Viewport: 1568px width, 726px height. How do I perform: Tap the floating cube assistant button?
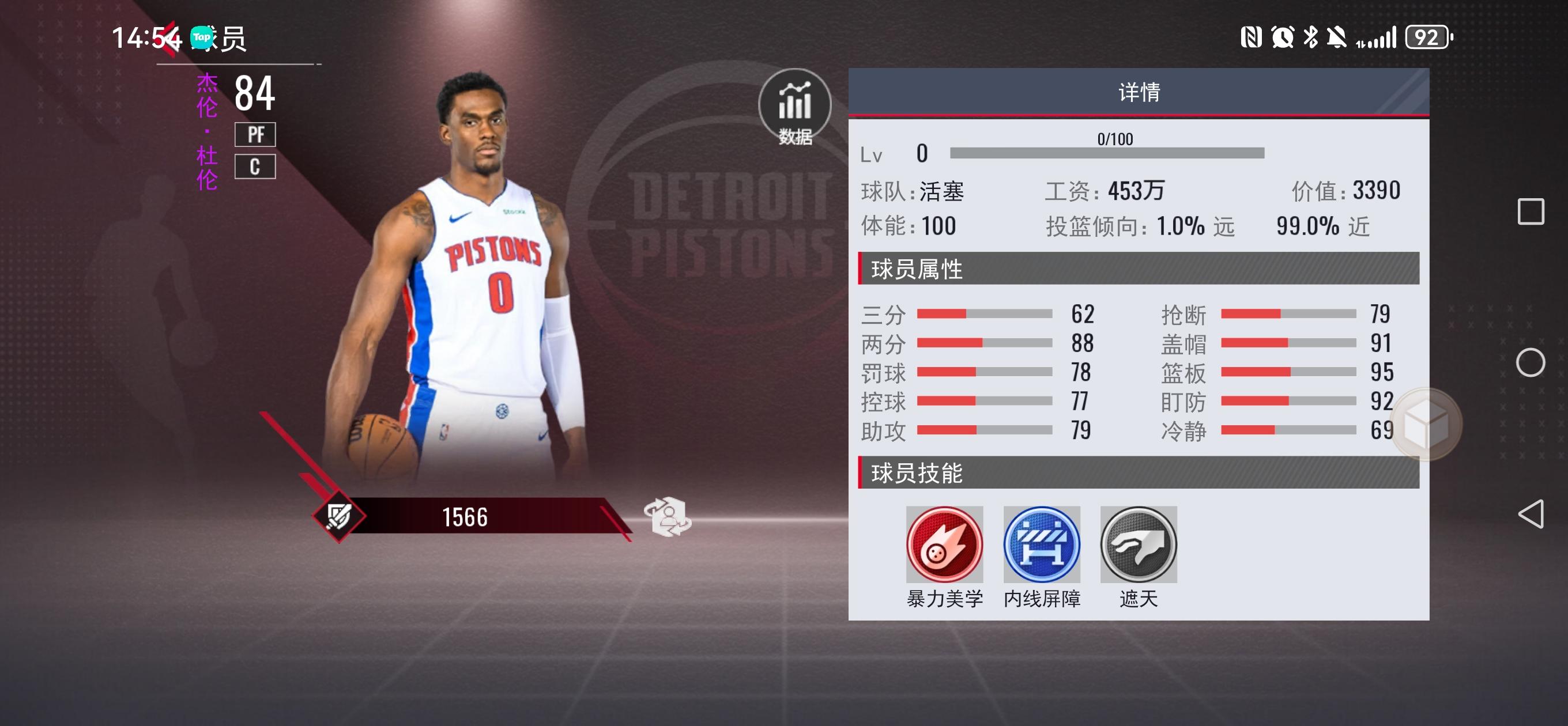pyautogui.click(x=1426, y=425)
